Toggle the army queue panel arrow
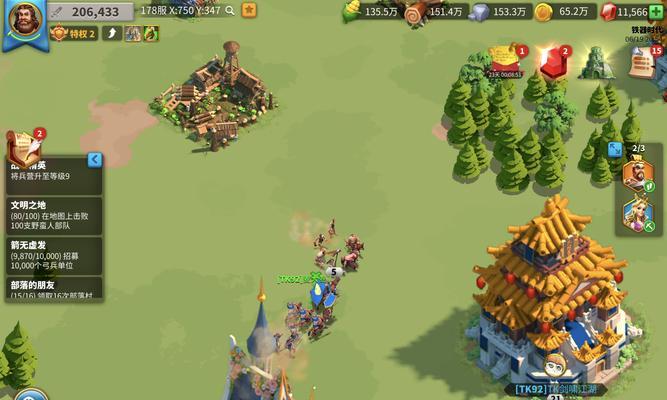The height and width of the screenshot is (400, 667). pyautogui.click(x=616, y=150)
